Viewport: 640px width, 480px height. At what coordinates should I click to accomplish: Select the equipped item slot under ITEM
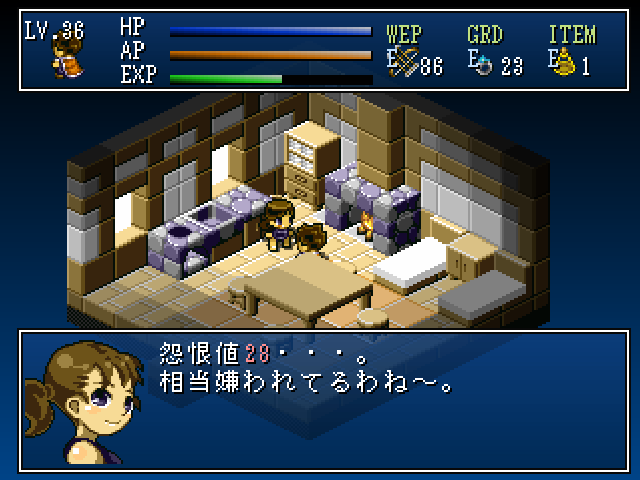pos(565,64)
